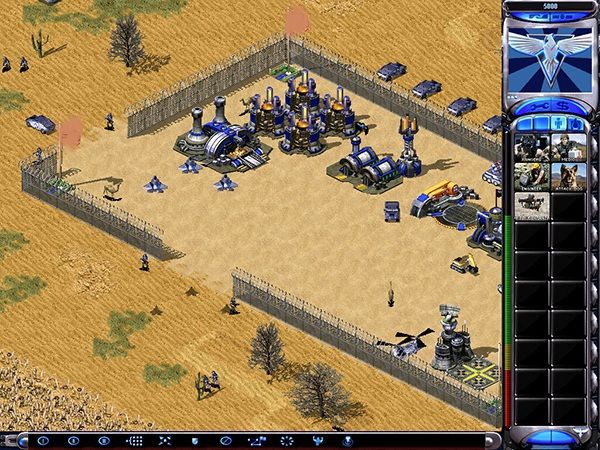Click the shield guard command icon

pos(194,440)
